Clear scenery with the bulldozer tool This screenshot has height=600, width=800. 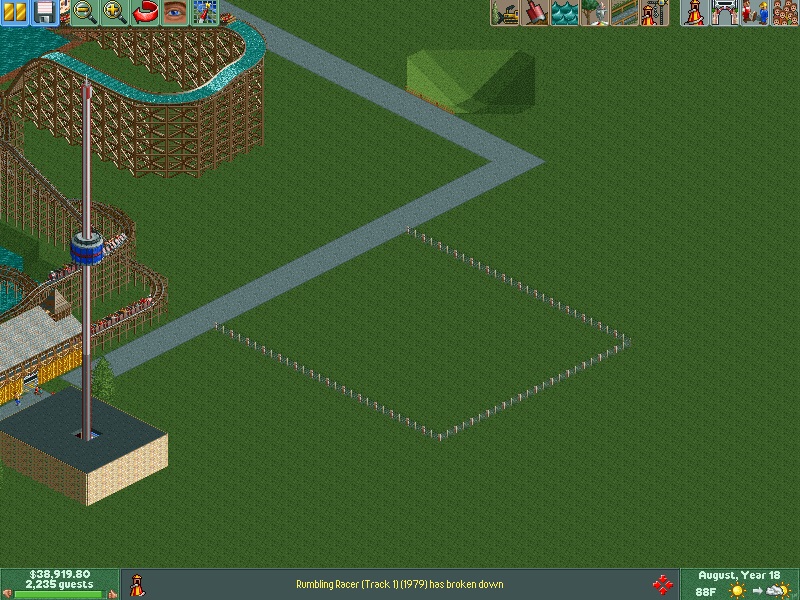point(505,13)
